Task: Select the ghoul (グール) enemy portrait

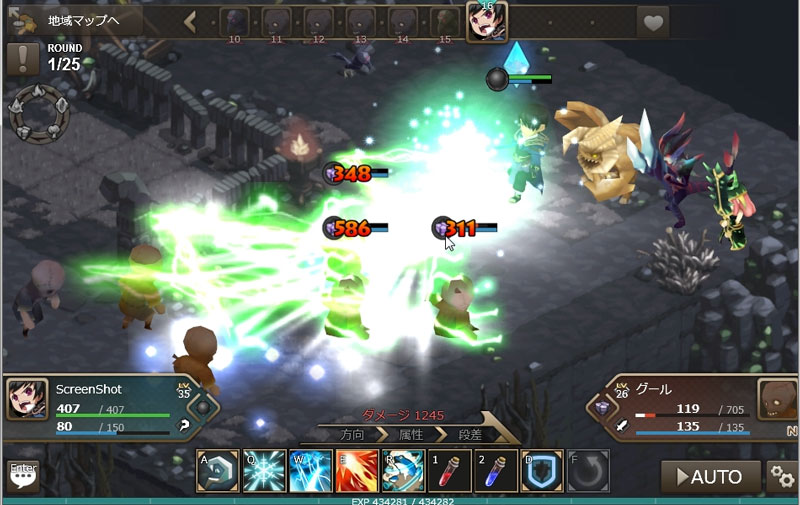Action: pyautogui.click(x=777, y=399)
